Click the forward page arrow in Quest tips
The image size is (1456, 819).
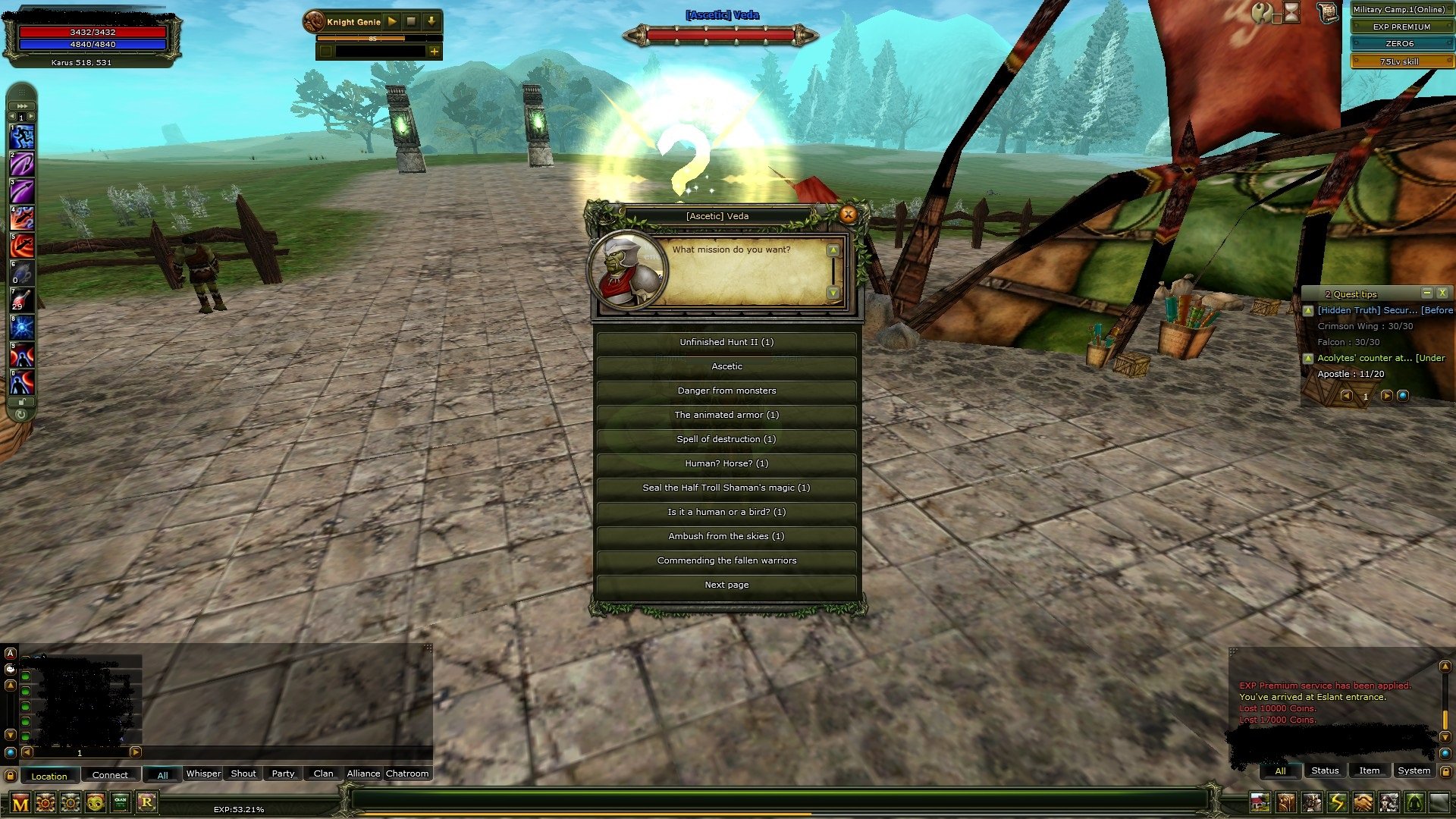coord(1388,396)
